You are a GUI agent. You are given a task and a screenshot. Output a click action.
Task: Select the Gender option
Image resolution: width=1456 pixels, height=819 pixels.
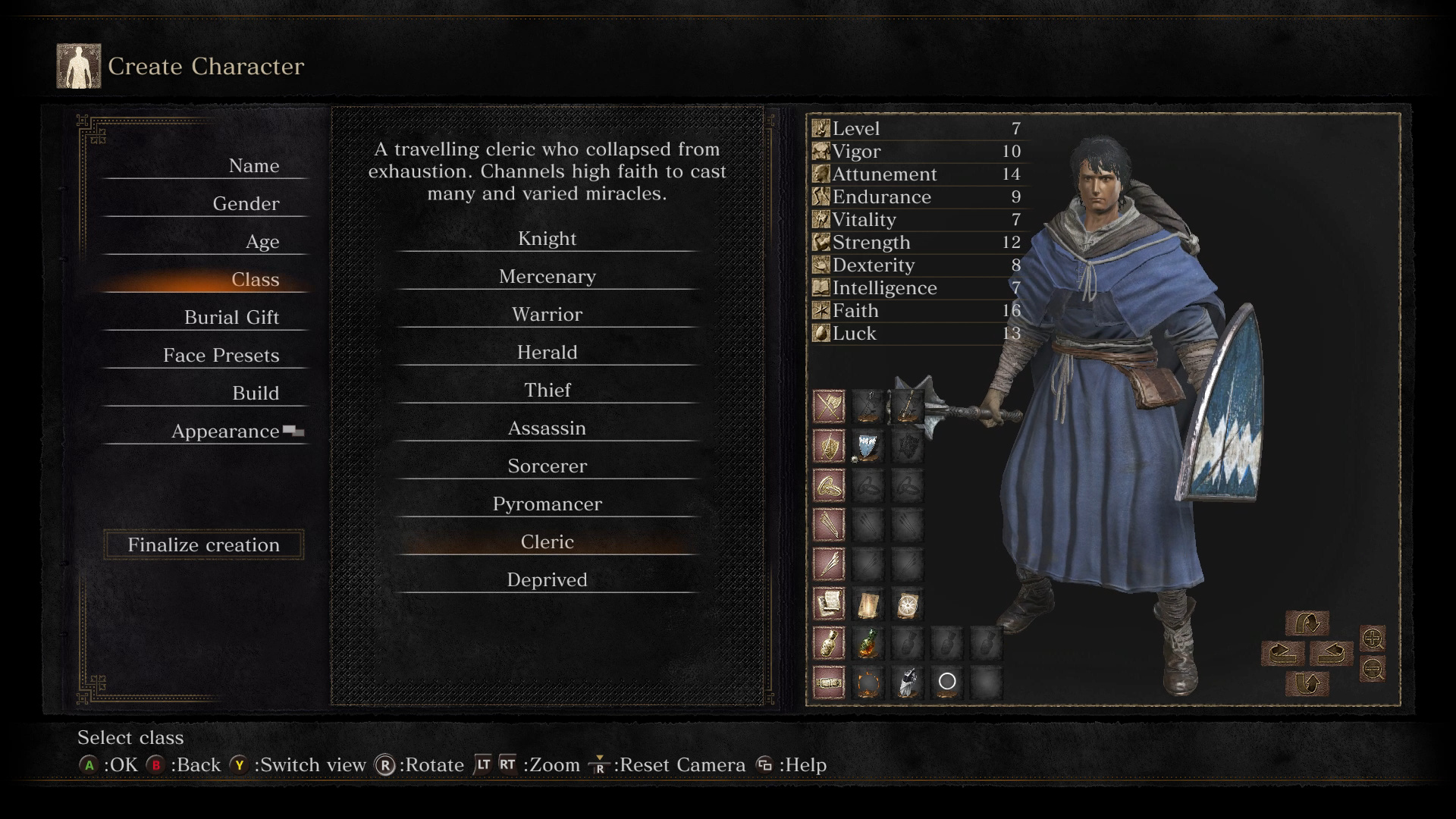click(246, 204)
